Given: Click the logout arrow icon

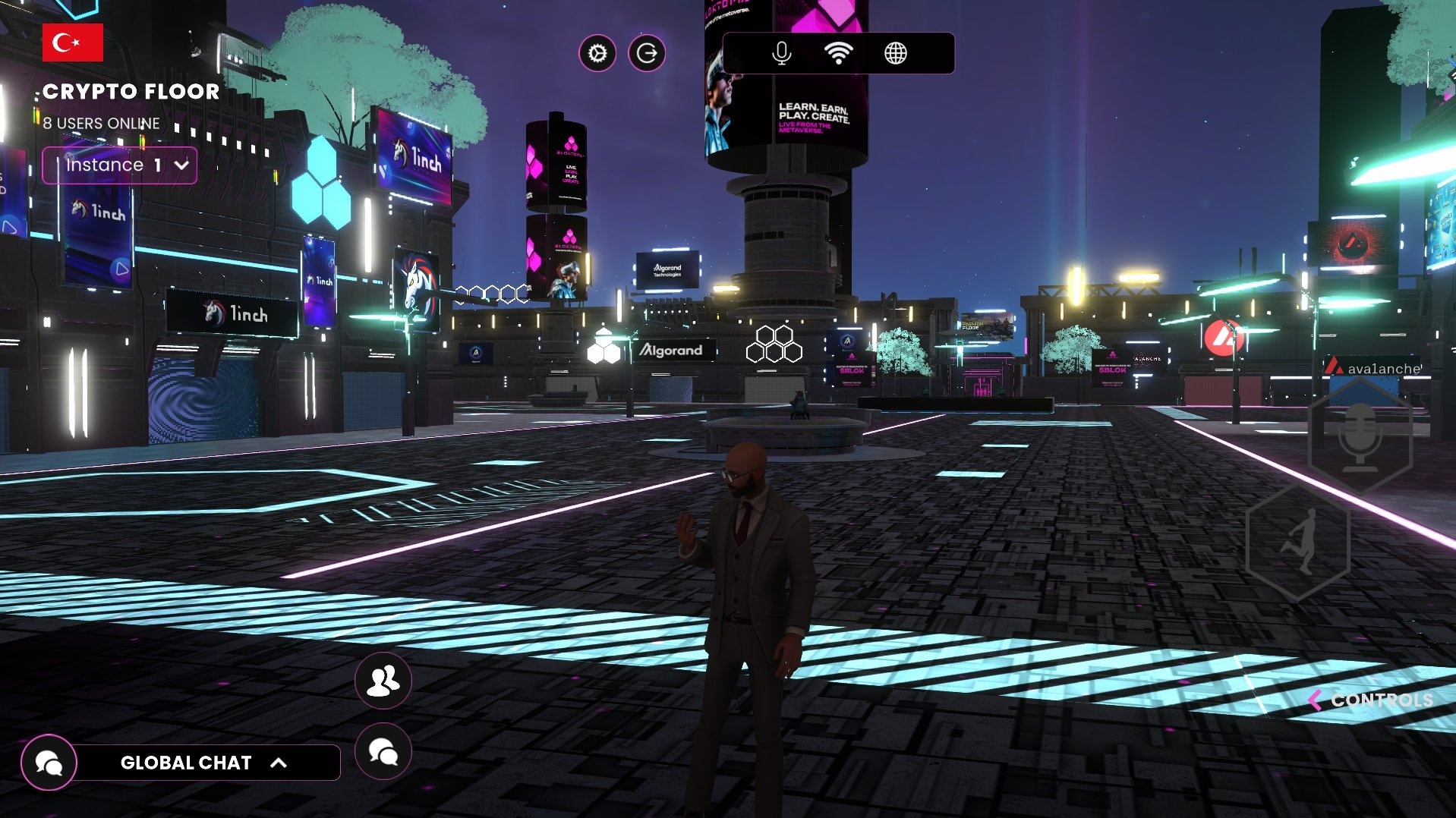Looking at the screenshot, I should [647, 54].
